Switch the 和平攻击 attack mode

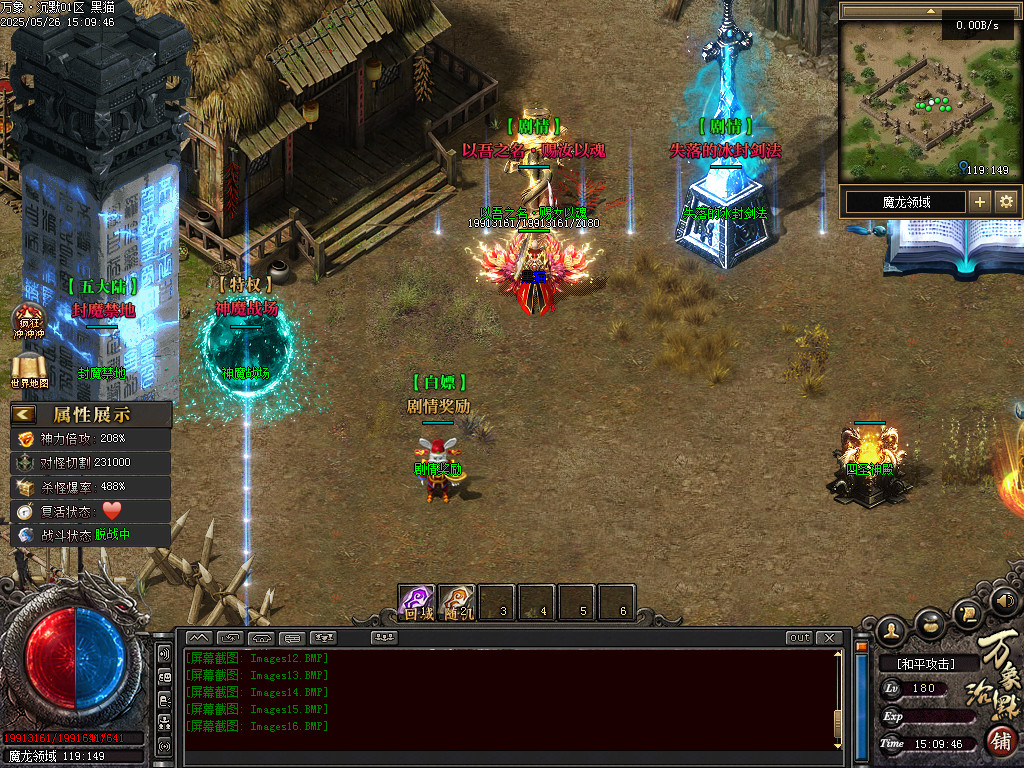(925, 664)
